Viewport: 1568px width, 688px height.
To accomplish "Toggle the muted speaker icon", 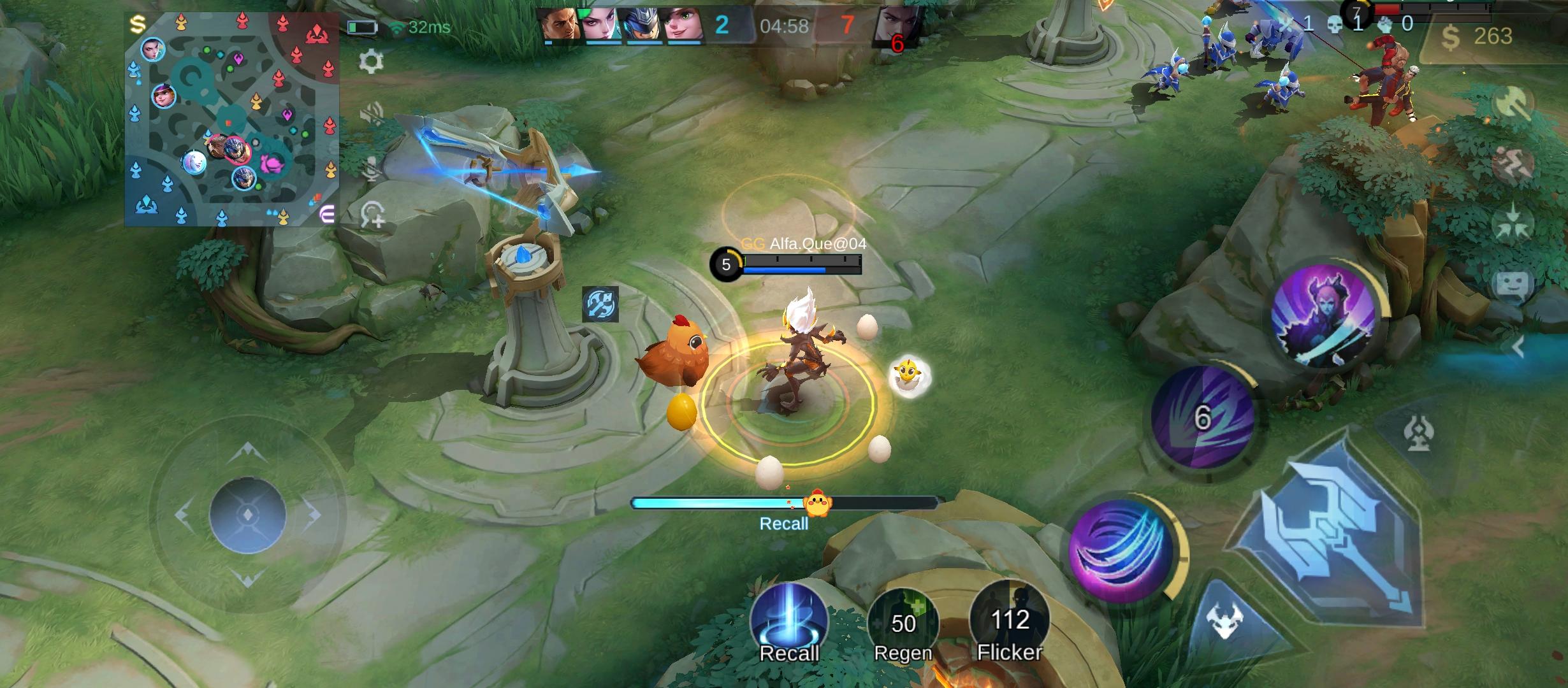I will 372,115.
